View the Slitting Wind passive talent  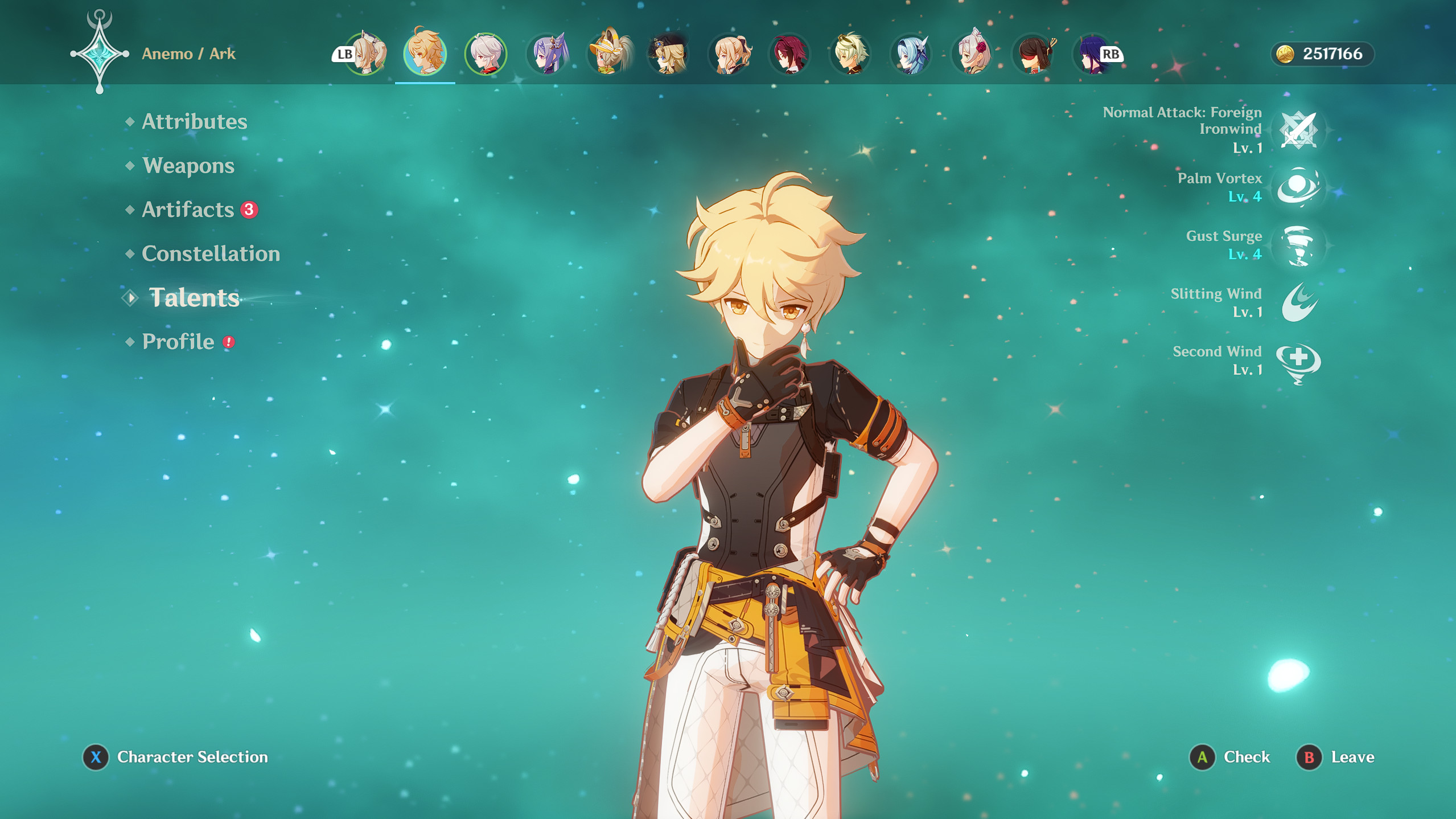pyautogui.click(x=1298, y=305)
